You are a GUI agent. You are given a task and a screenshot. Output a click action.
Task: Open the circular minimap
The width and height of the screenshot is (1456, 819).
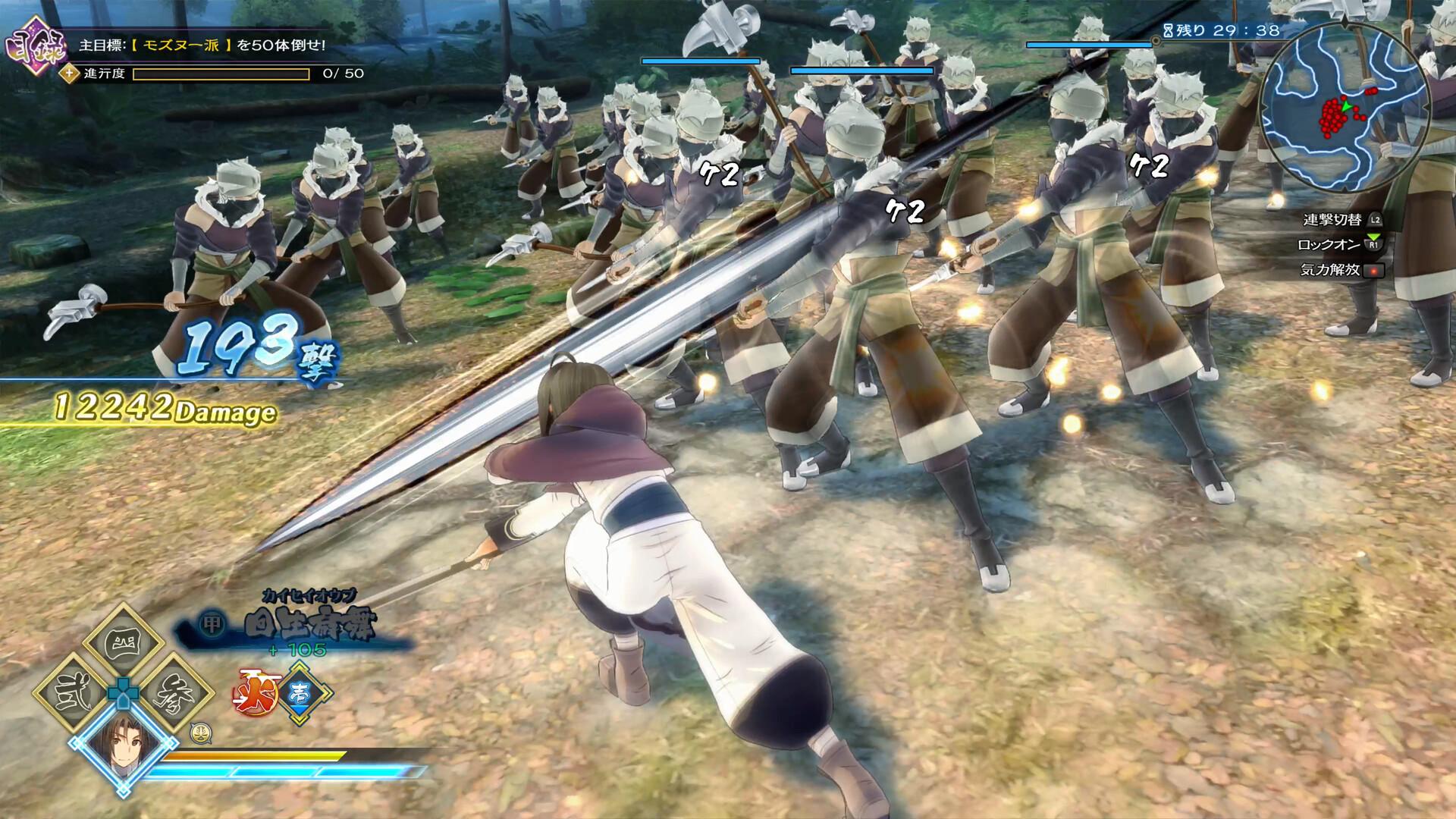[x=1345, y=108]
